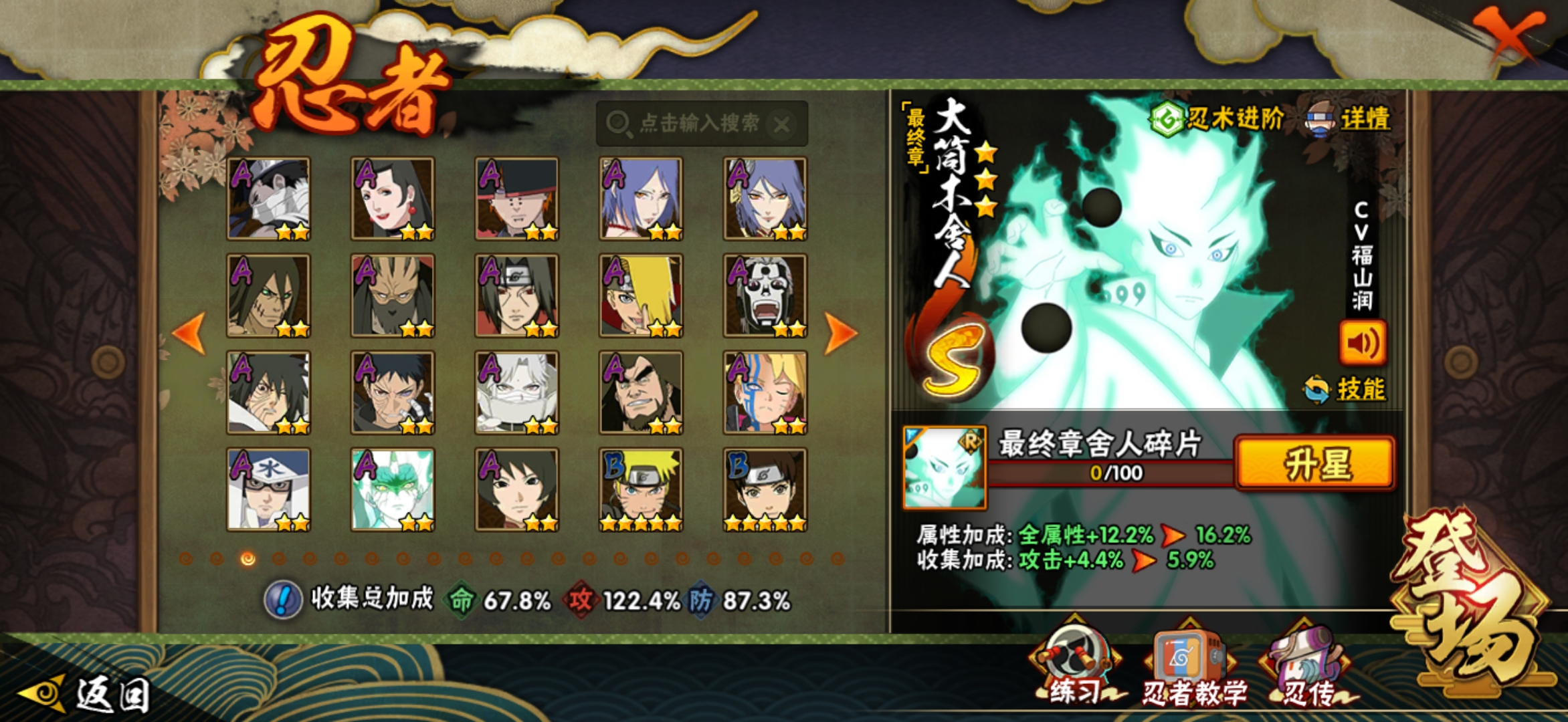Select the 最终章舍人碎片 fragment icon

[944, 468]
